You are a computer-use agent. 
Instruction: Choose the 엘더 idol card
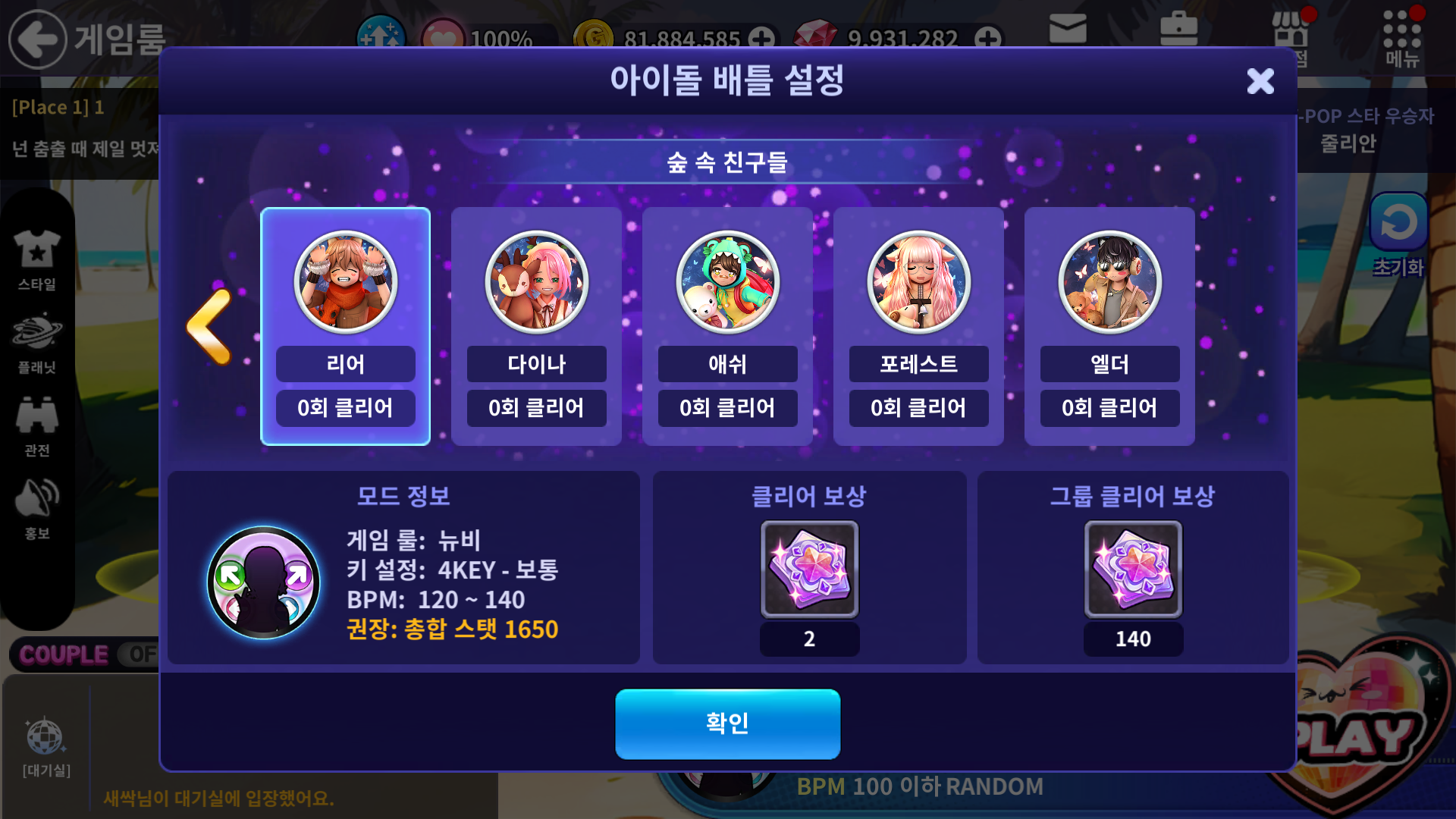click(1109, 326)
